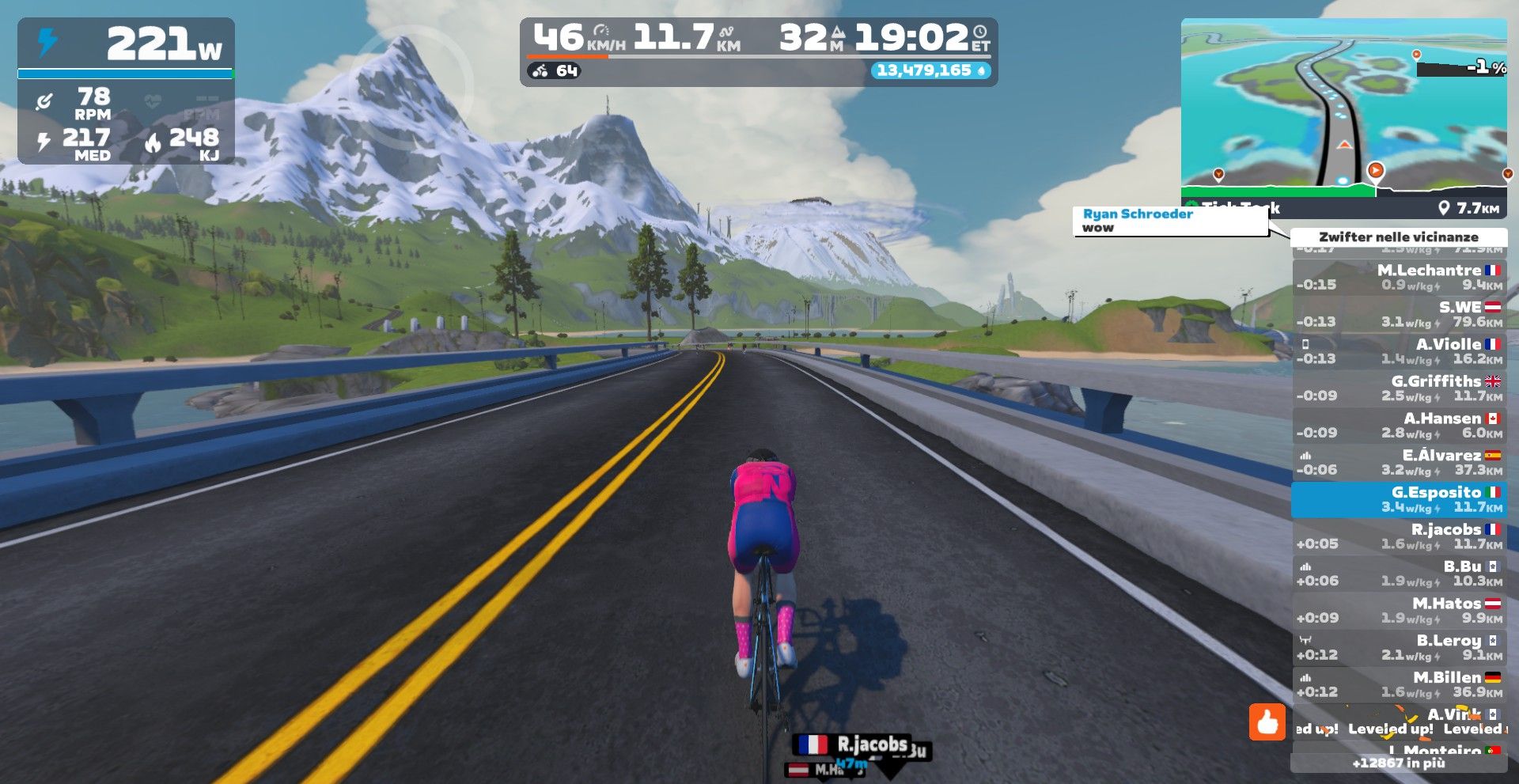Click M.Hatos in riders list

point(1399,611)
